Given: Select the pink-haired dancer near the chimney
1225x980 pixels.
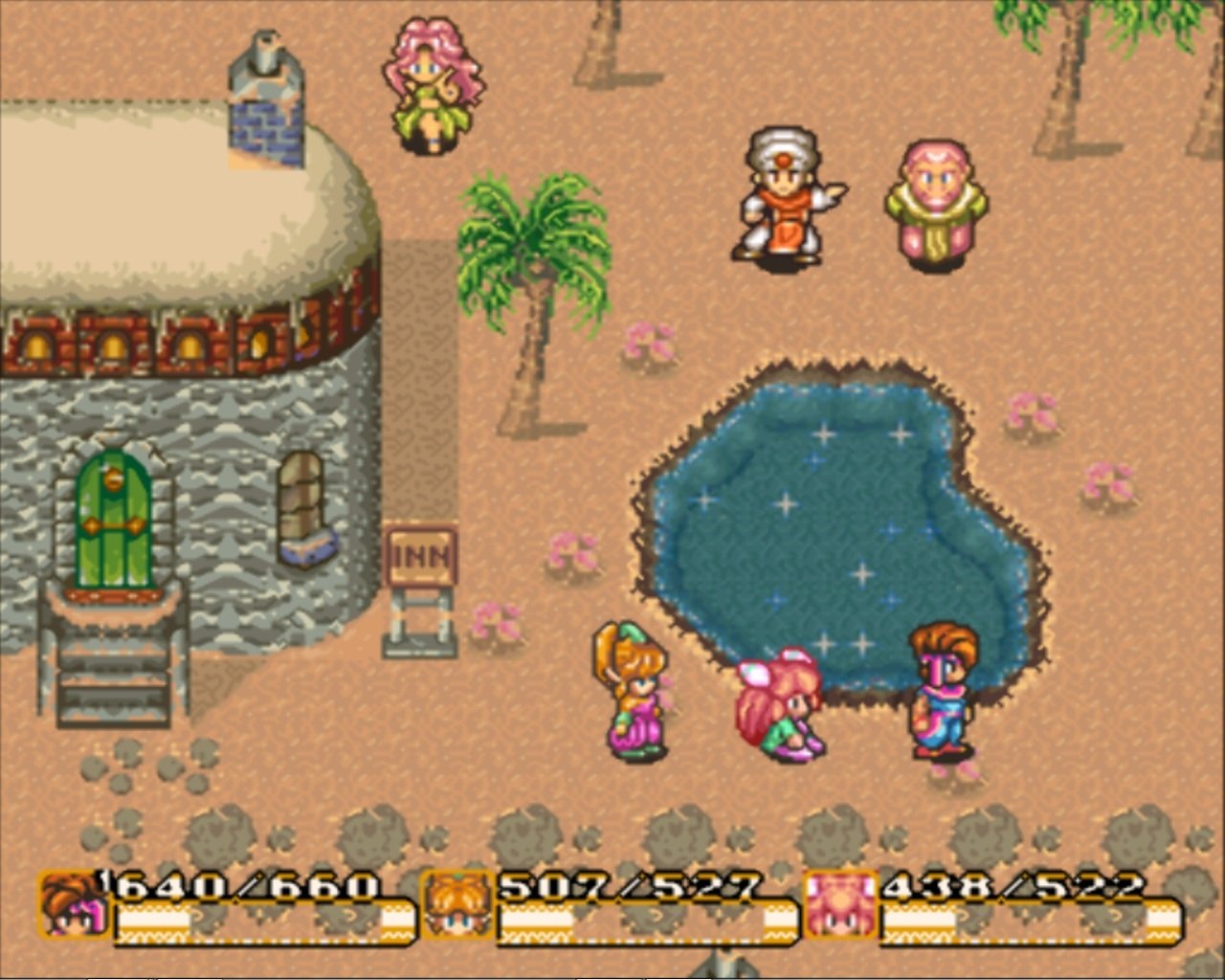Looking at the screenshot, I should click(431, 81).
